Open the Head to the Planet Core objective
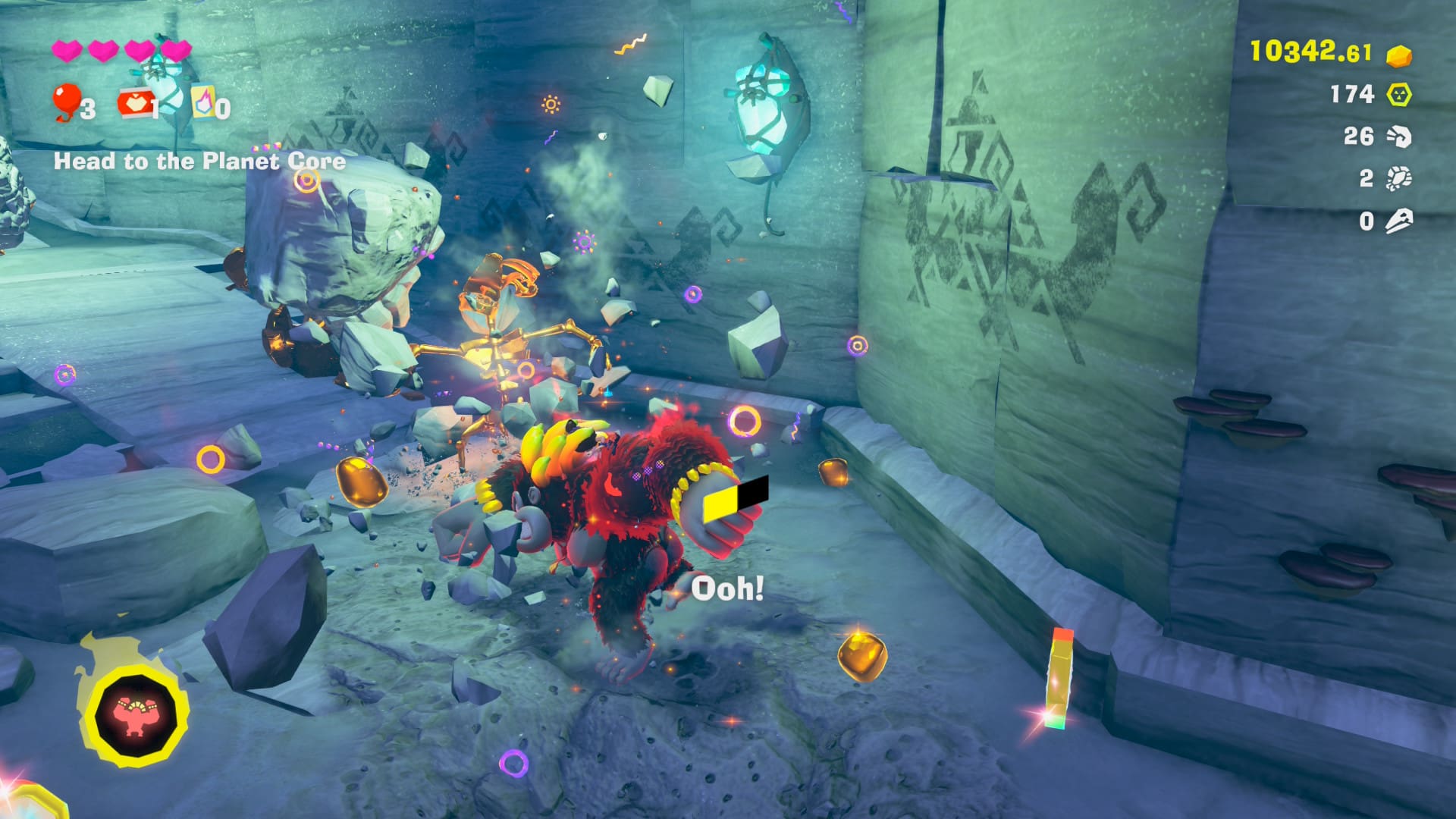The width and height of the screenshot is (1456, 819). (x=199, y=161)
